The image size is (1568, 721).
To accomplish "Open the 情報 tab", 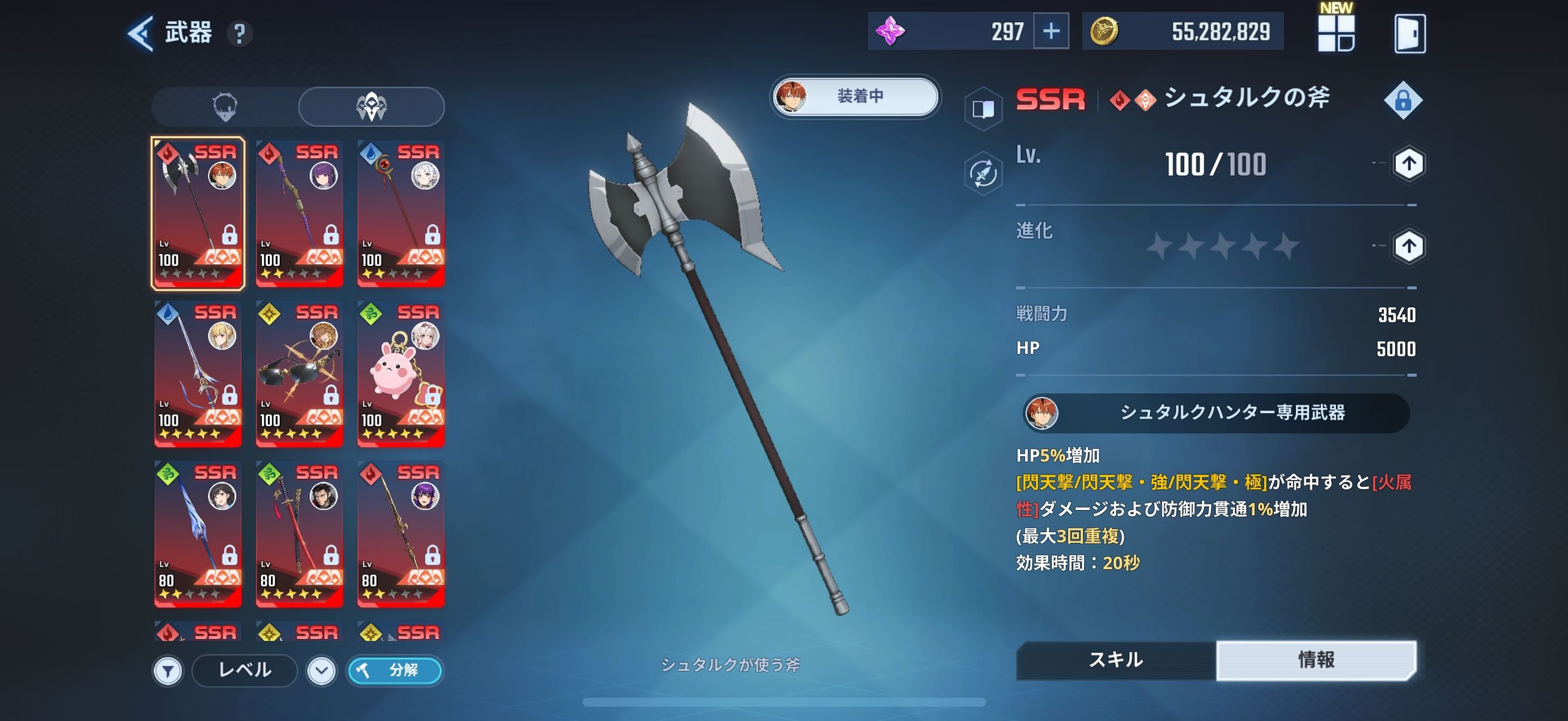I will [x=1316, y=659].
